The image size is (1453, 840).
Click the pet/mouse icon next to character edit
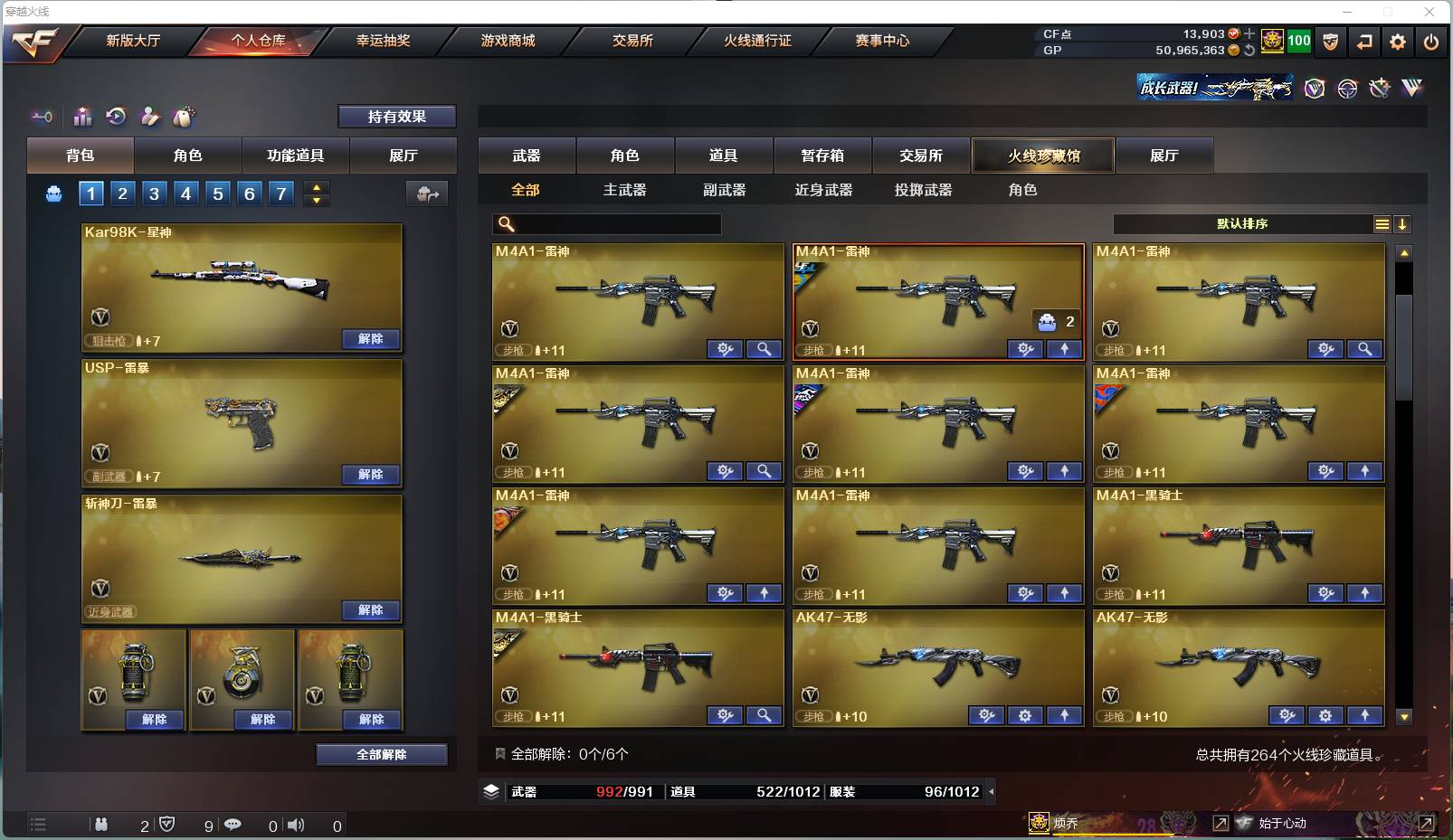pyautogui.click(x=184, y=116)
